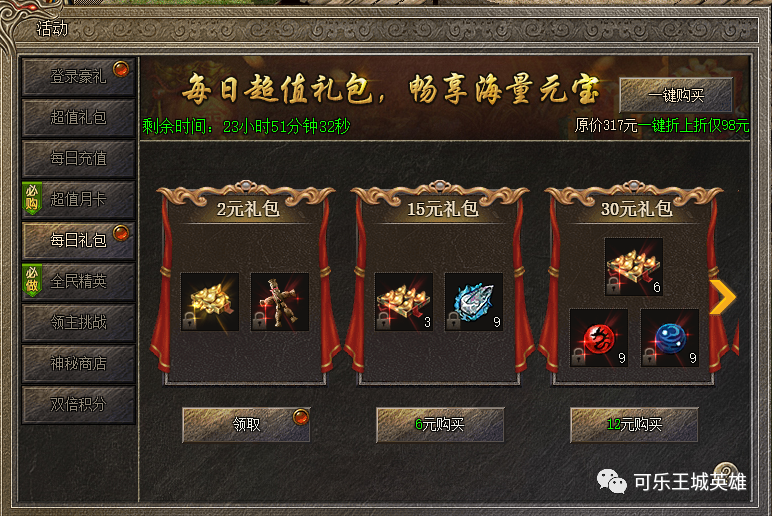Viewport: 772px width, 516px height.
Task: Choose the 每日礼包 tab
Action: pyautogui.click(x=78, y=240)
